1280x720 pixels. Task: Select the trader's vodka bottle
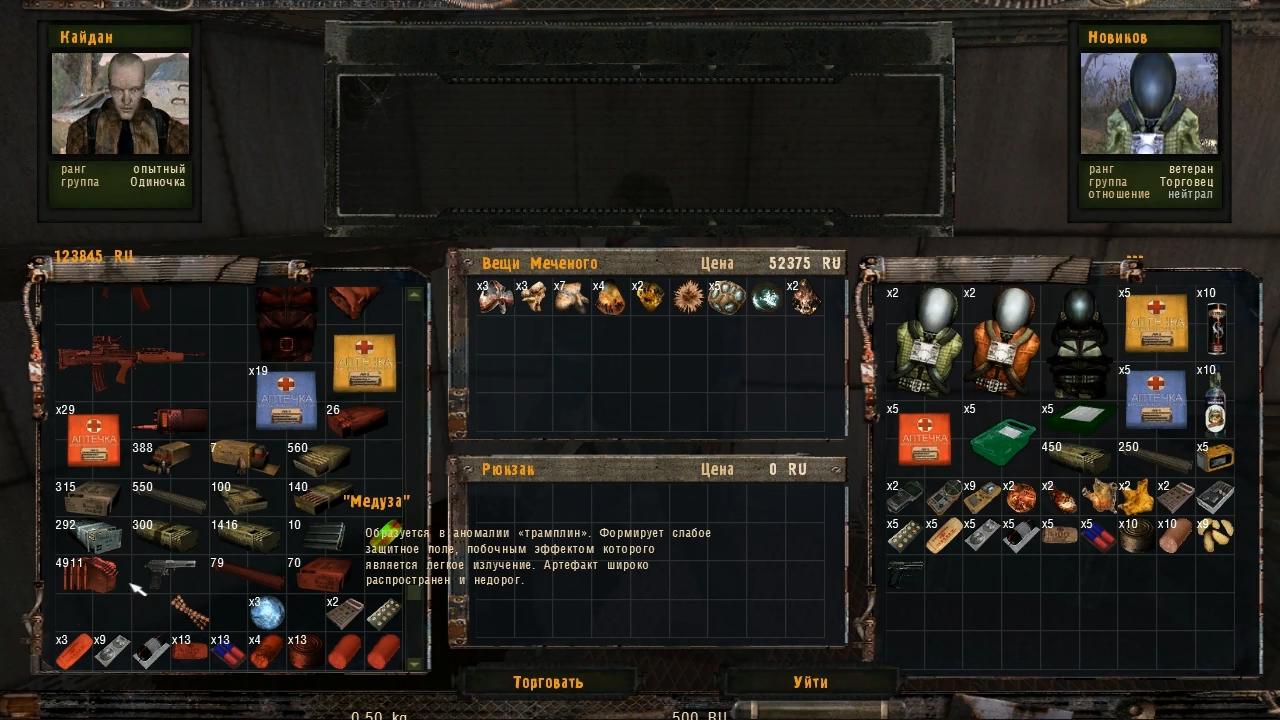1216,402
